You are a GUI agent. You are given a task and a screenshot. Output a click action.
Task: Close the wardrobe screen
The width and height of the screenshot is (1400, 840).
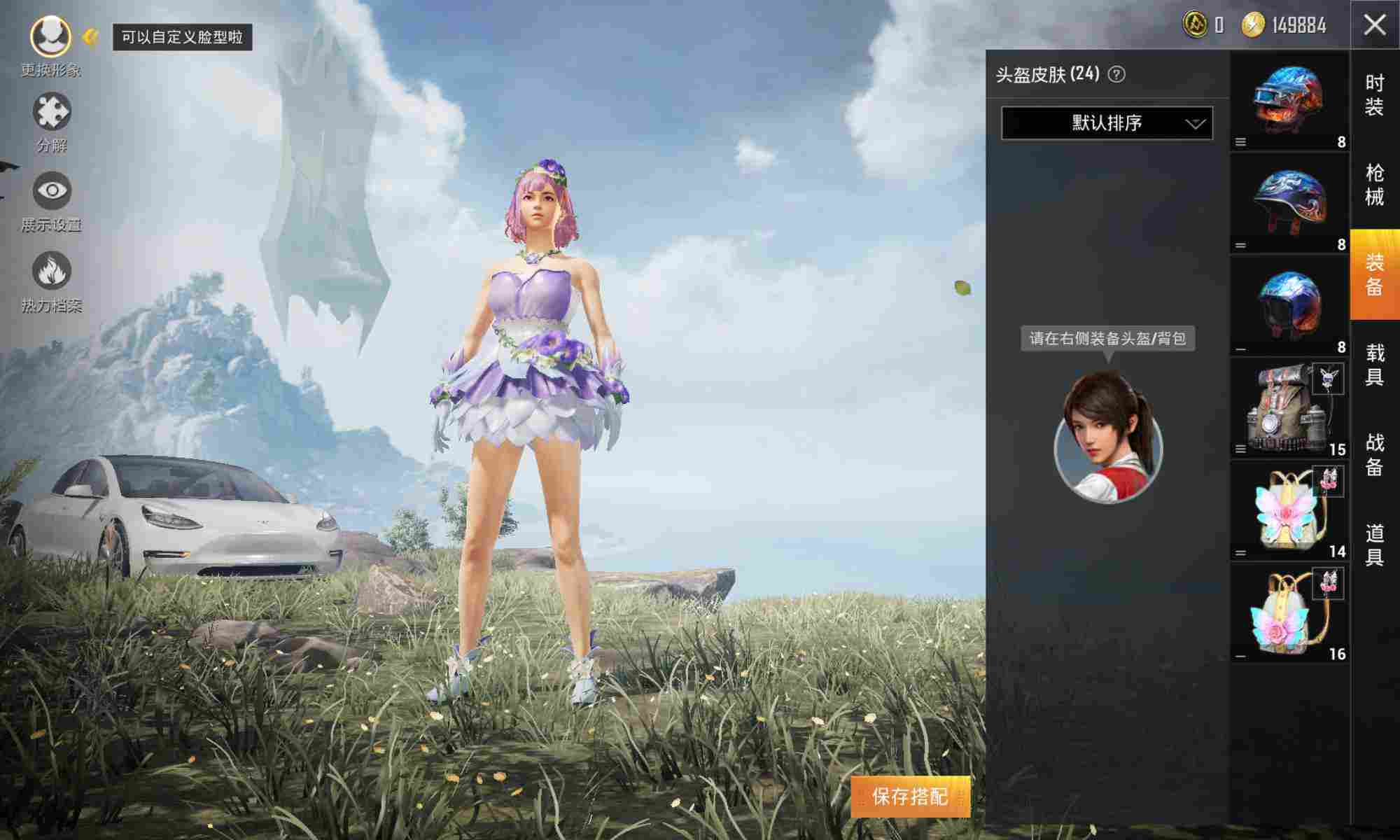pyautogui.click(x=1375, y=25)
